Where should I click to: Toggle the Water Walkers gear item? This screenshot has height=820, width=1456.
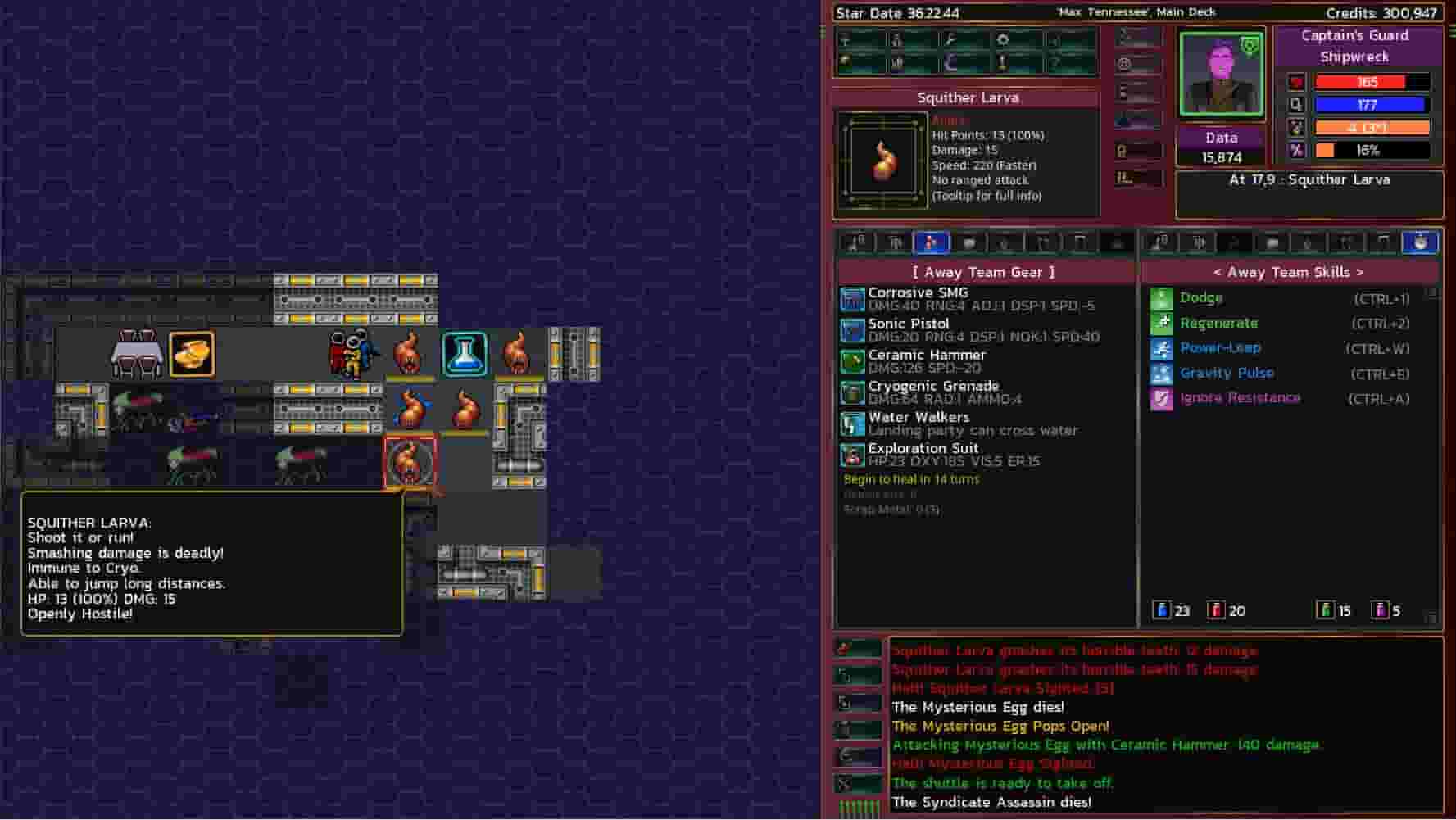click(x=852, y=424)
